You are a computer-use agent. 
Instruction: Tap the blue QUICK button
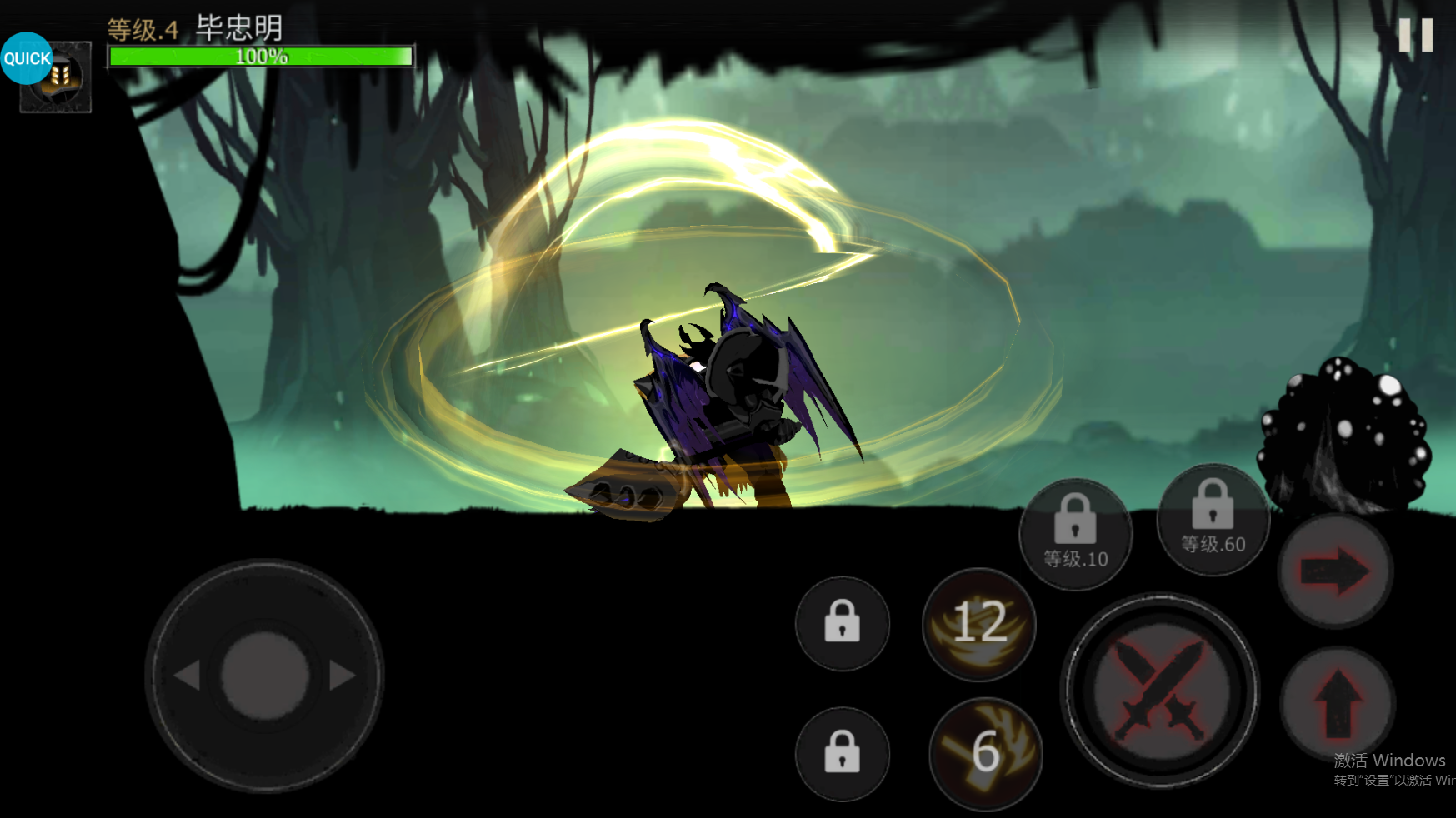click(x=27, y=58)
